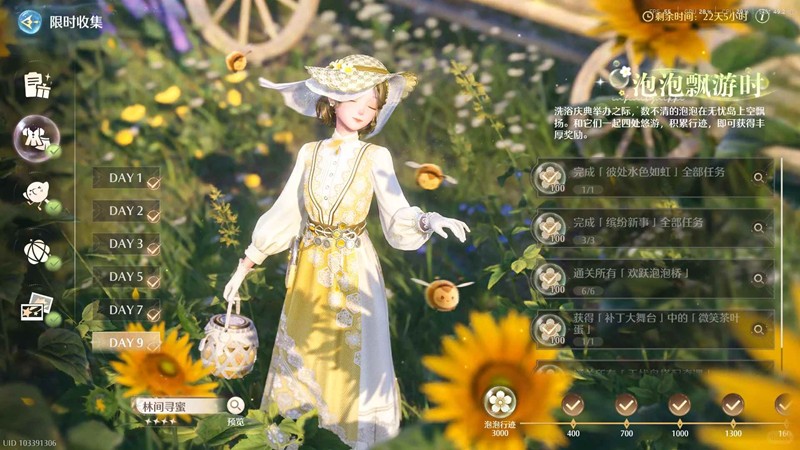The image size is (800, 450).
Task: Select DAY 1
Action: click(127, 180)
